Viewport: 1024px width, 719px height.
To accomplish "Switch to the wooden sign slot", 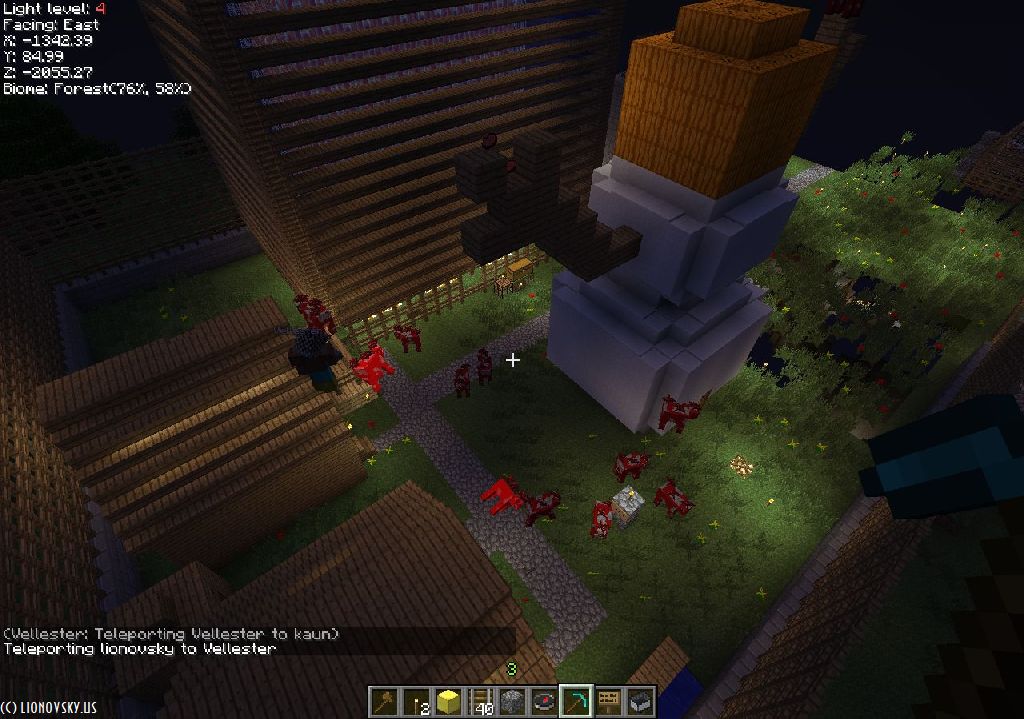I will point(608,701).
